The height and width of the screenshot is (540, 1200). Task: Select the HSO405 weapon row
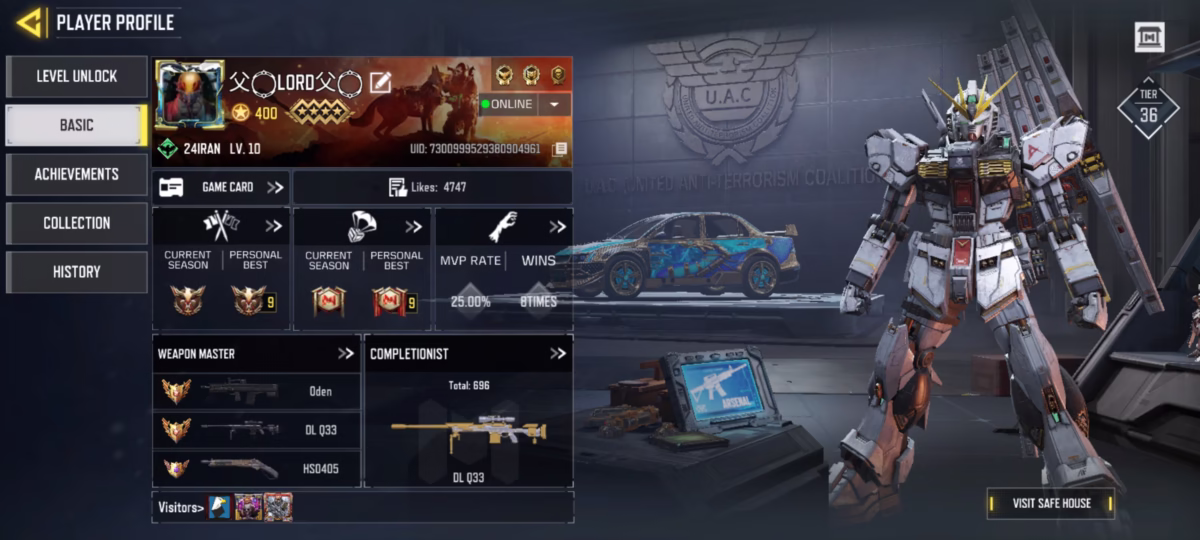(256, 468)
